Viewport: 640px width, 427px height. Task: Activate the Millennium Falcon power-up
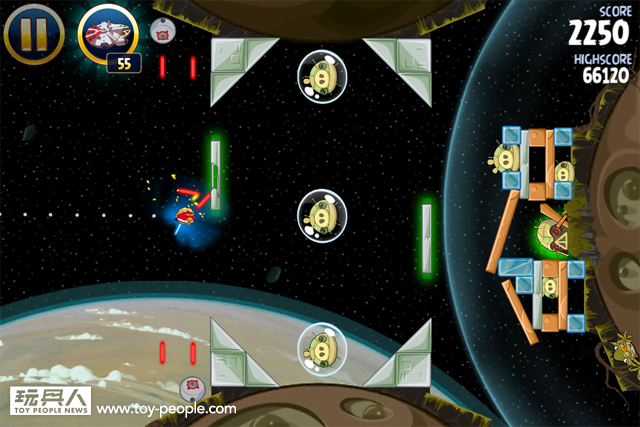pyautogui.click(x=109, y=34)
